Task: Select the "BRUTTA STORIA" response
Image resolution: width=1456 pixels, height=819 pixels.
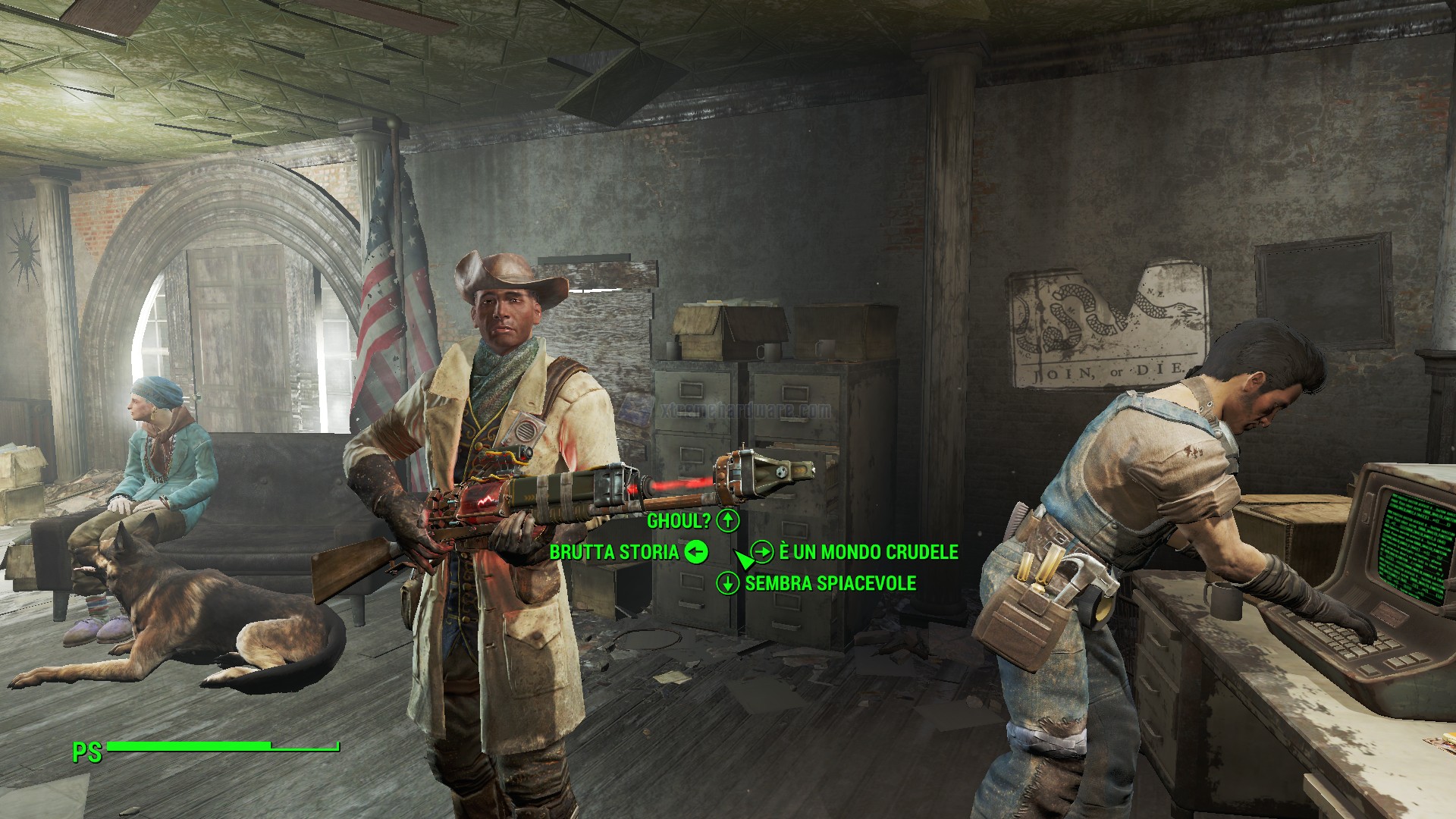Action: coord(614,552)
